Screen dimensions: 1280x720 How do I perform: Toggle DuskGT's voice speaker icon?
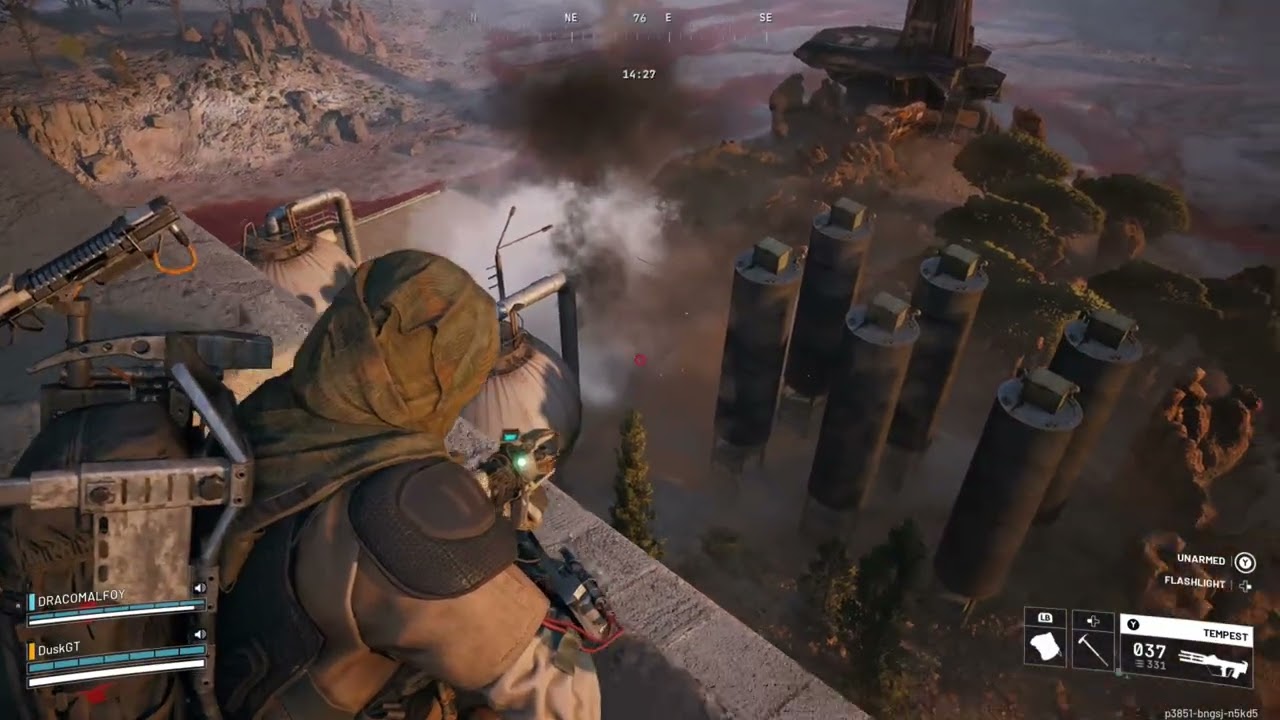pyautogui.click(x=199, y=634)
